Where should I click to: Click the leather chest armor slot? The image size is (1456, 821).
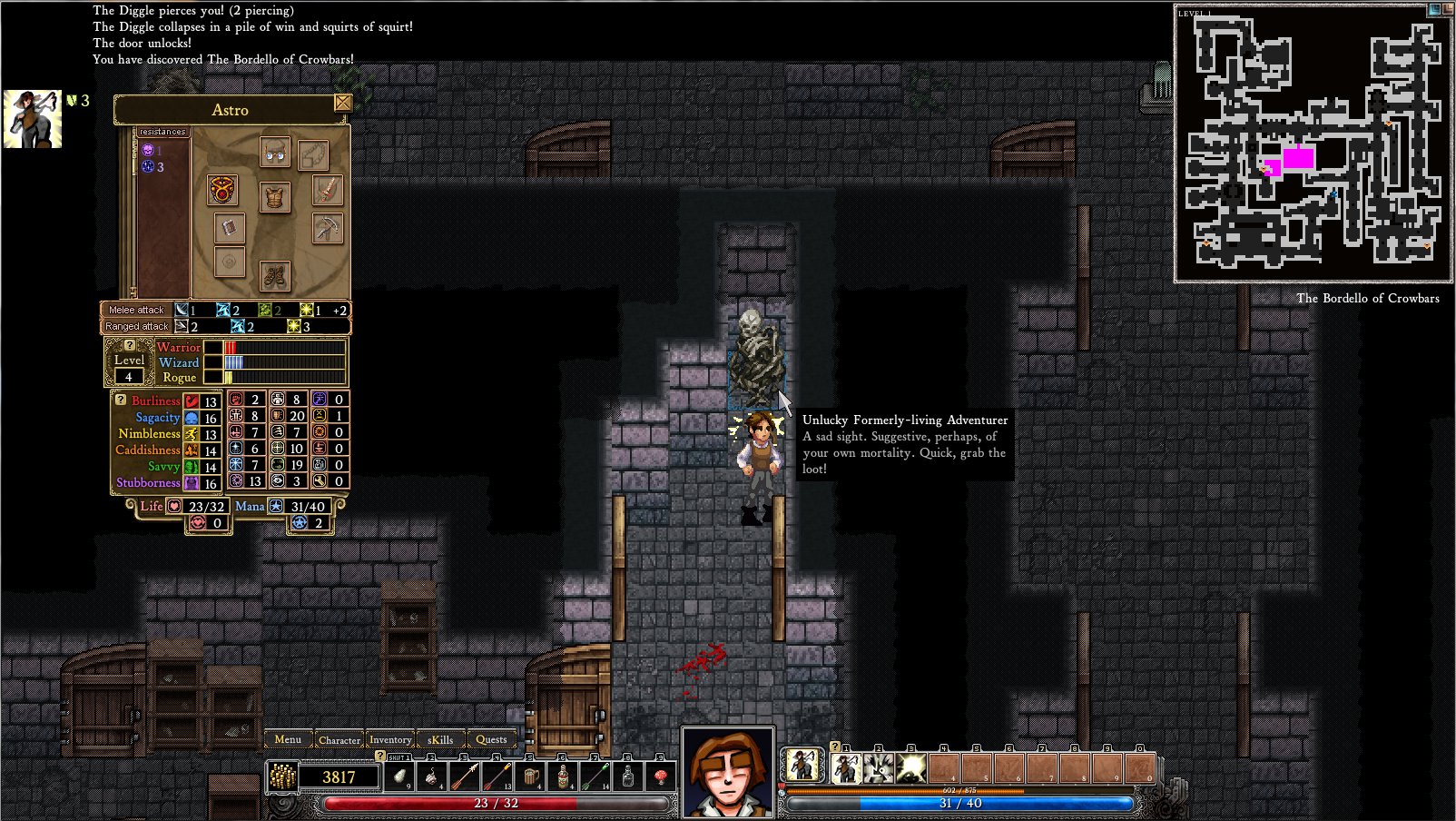pos(275,196)
